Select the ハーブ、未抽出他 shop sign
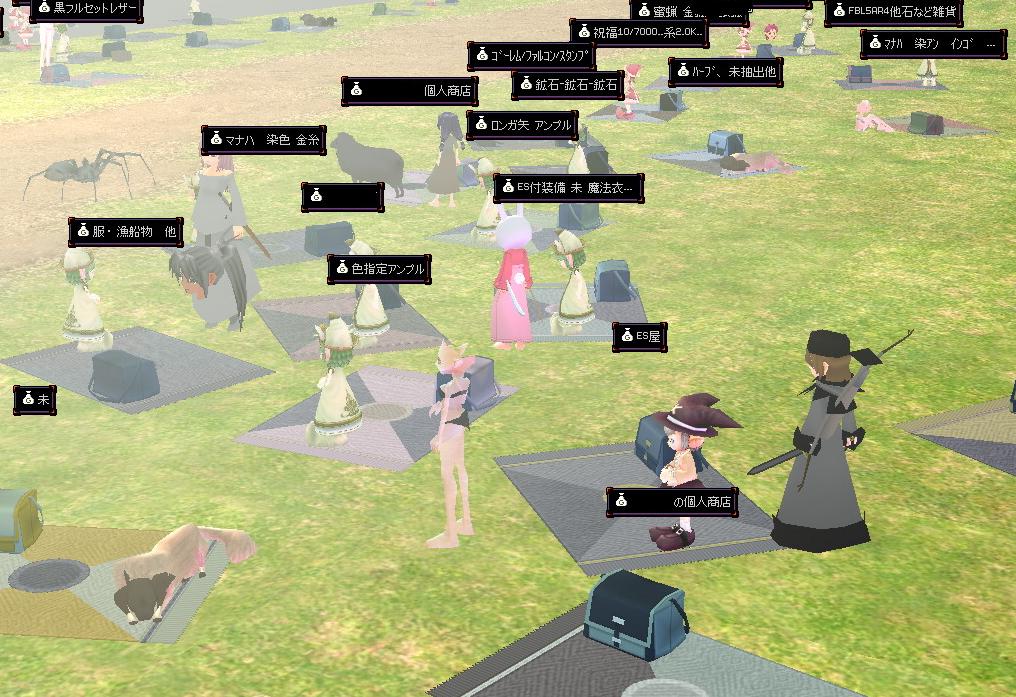This screenshot has width=1016, height=697. click(725, 73)
